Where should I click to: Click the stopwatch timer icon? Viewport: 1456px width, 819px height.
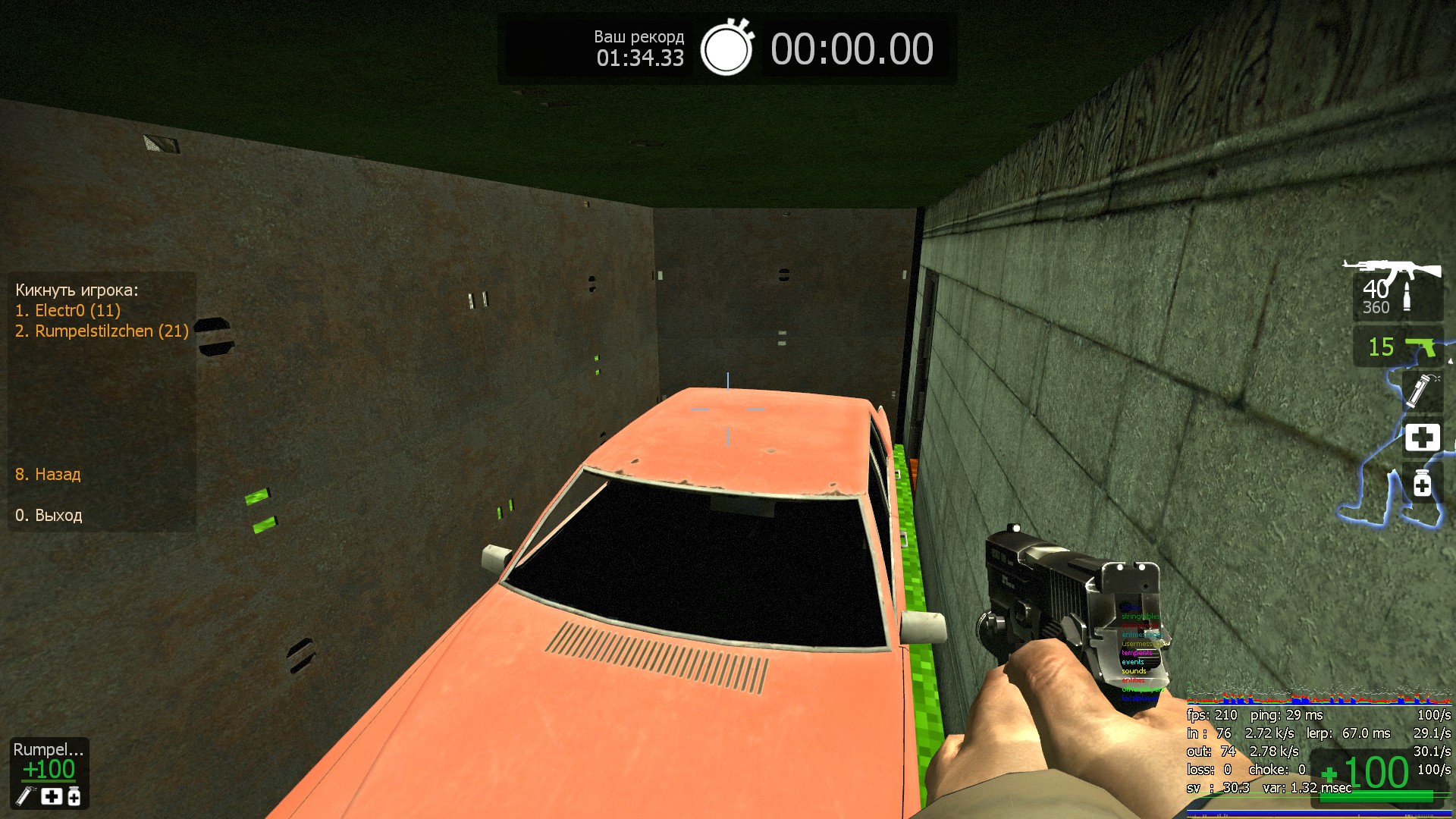tap(726, 49)
